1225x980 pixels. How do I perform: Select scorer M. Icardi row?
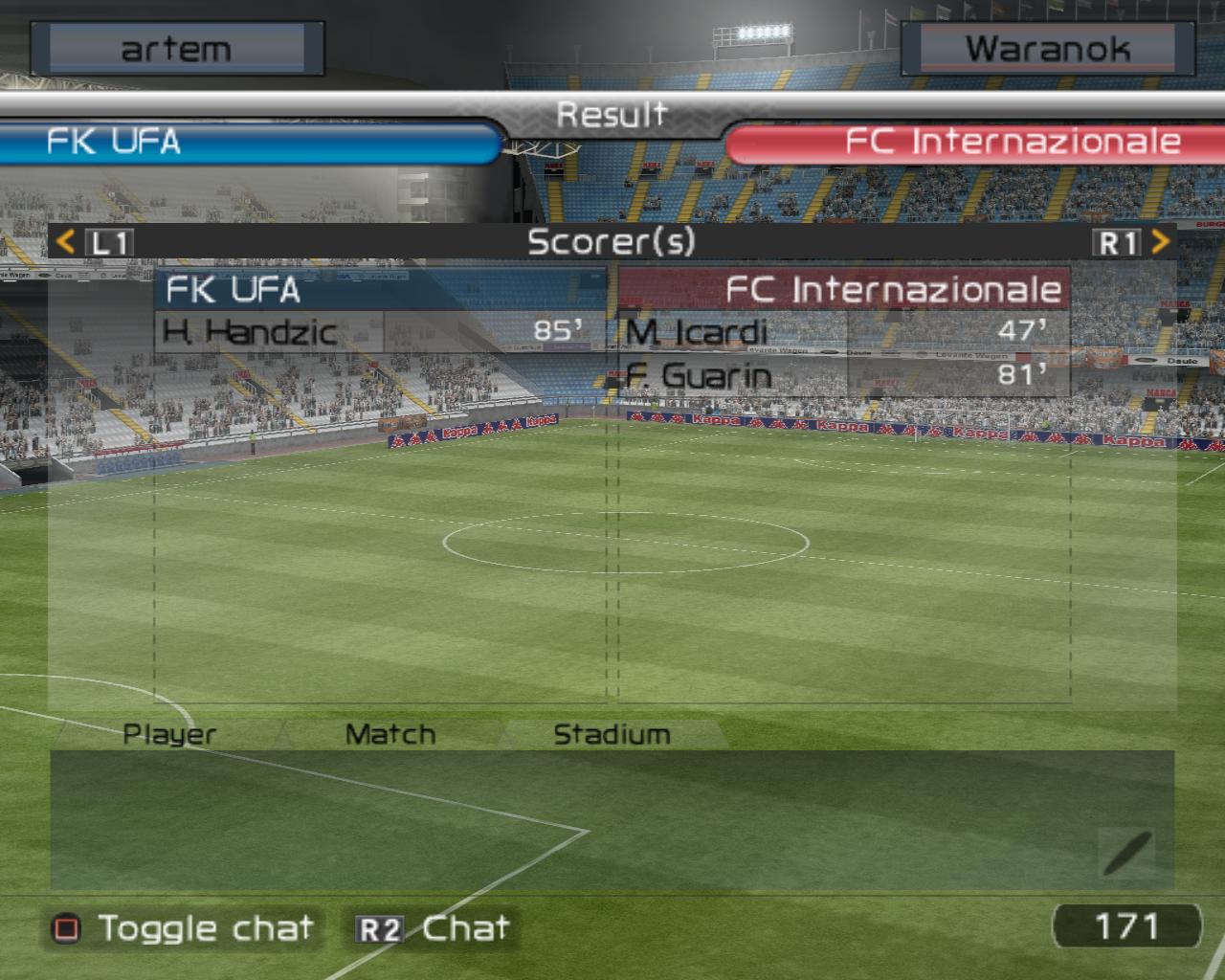click(x=843, y=331)
